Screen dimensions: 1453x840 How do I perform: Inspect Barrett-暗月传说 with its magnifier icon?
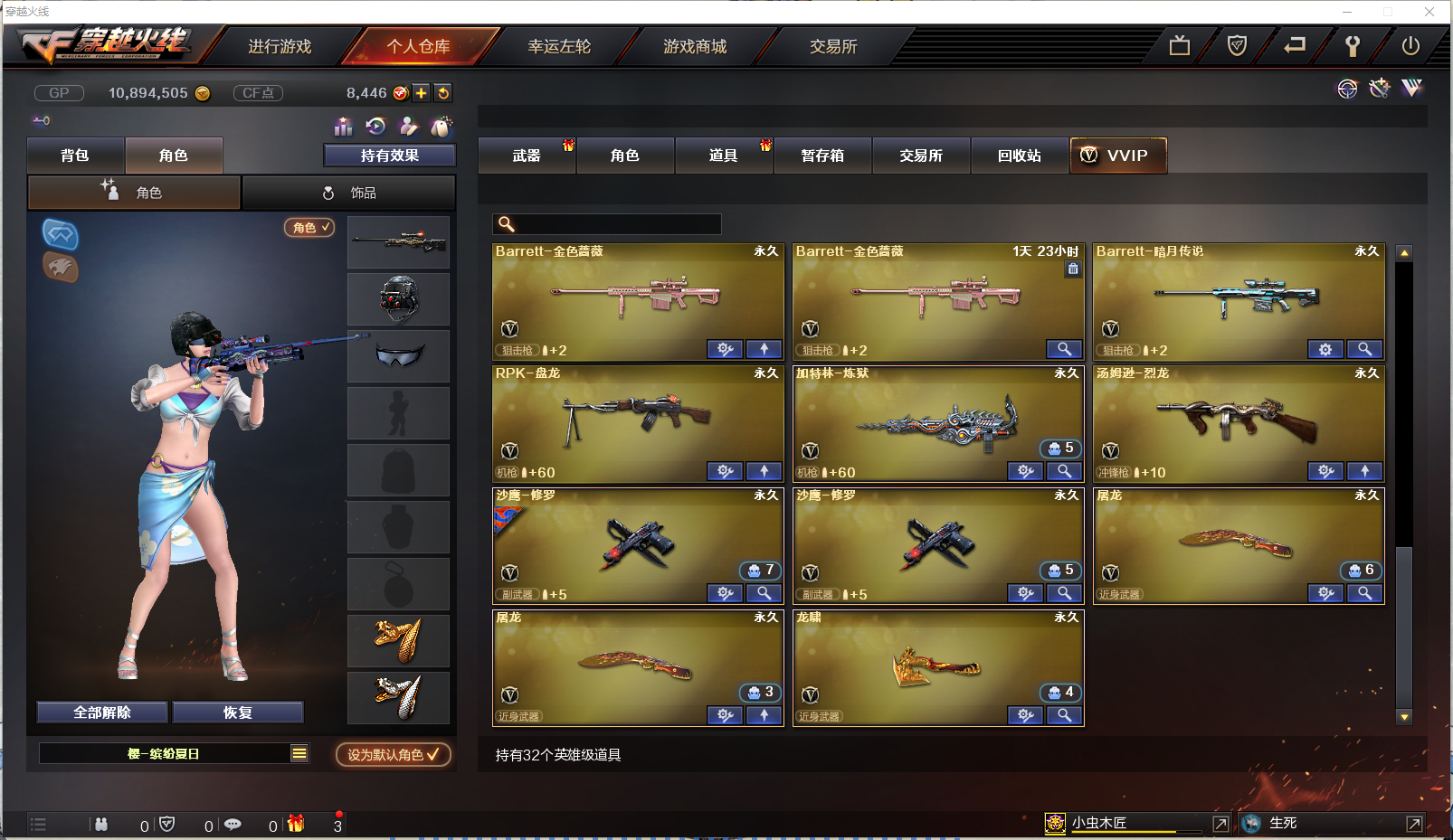click(1365, 349)
